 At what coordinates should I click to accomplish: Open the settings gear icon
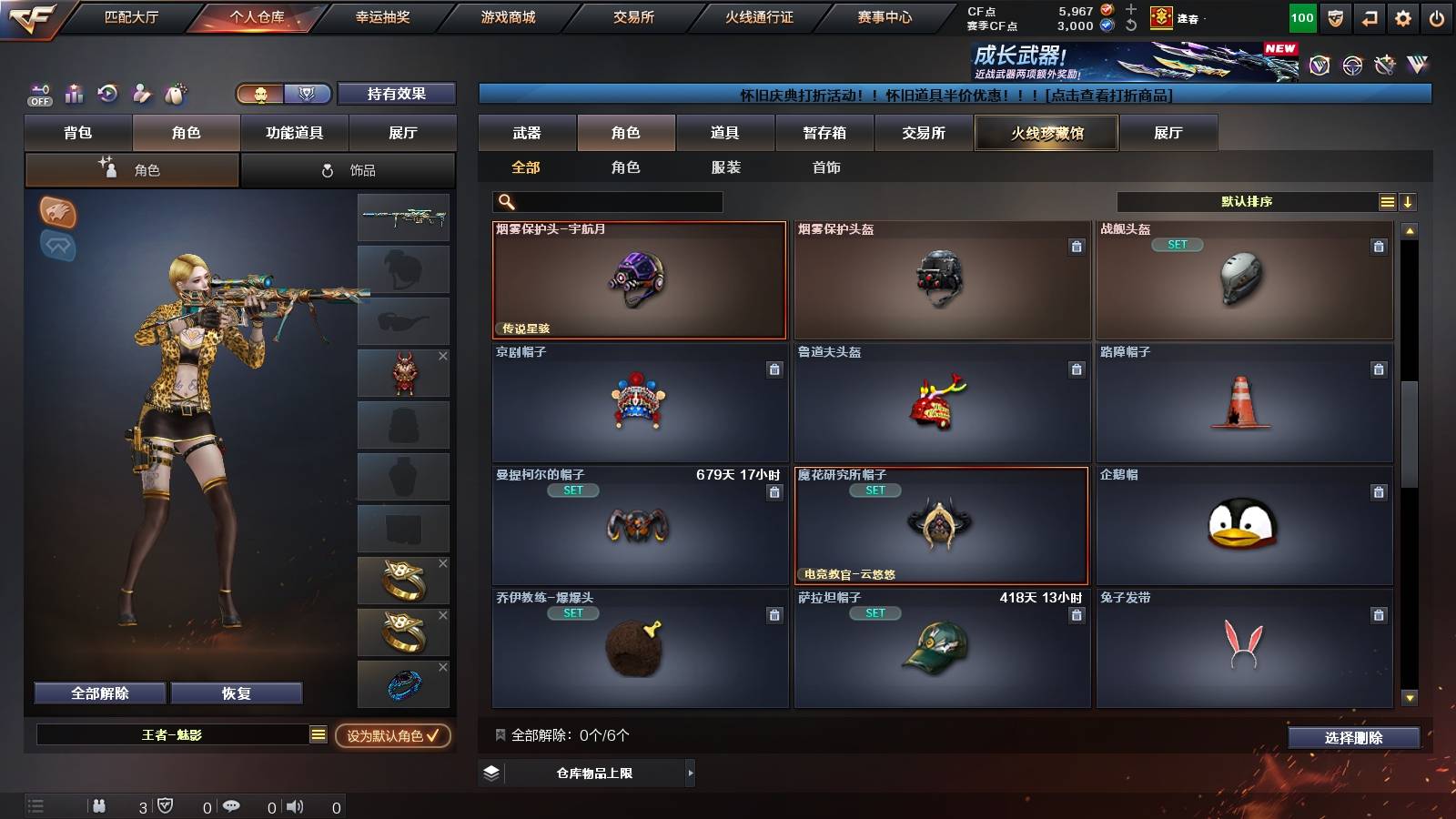[1404, 16]
